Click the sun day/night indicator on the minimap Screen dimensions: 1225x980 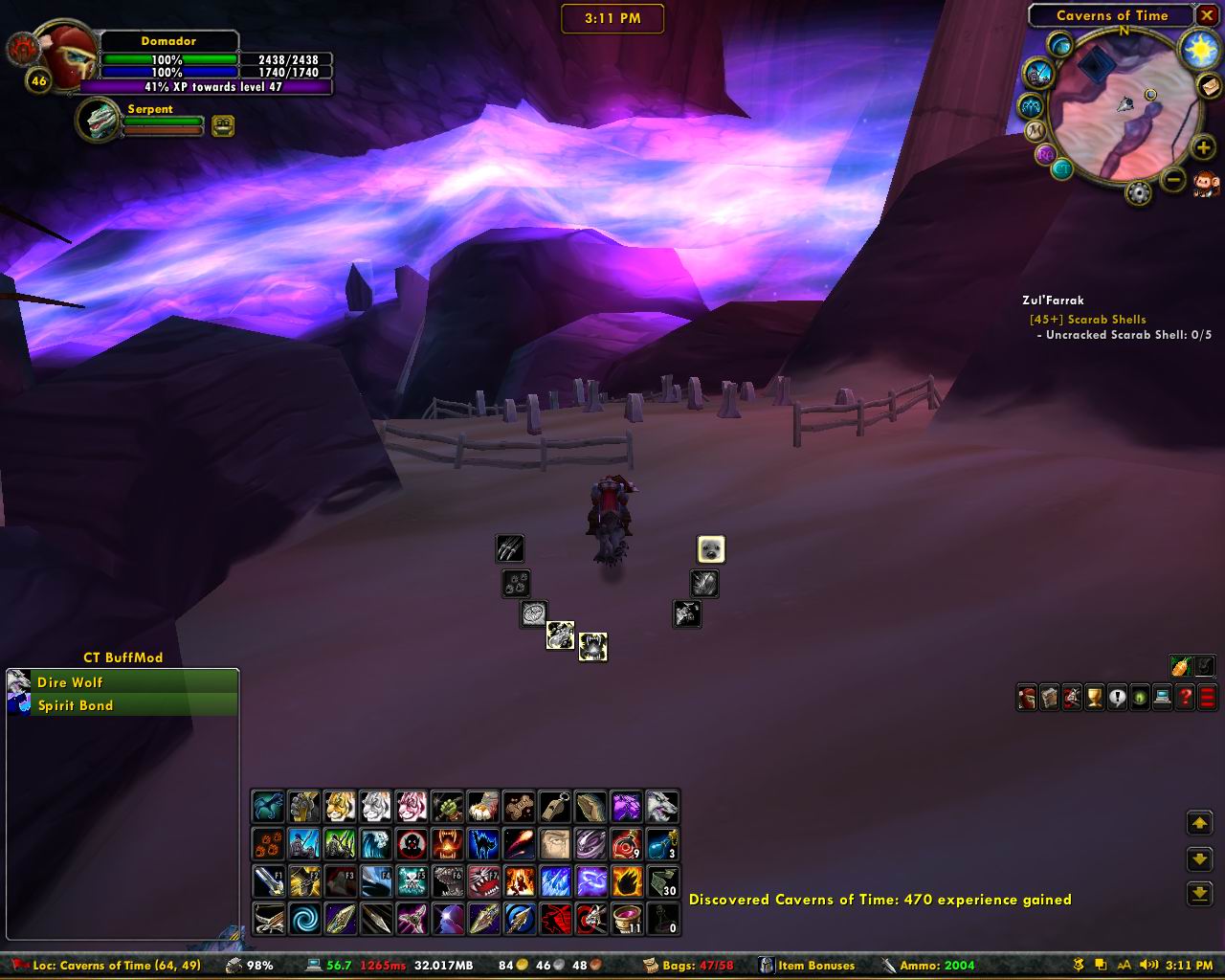[1198, 50]
